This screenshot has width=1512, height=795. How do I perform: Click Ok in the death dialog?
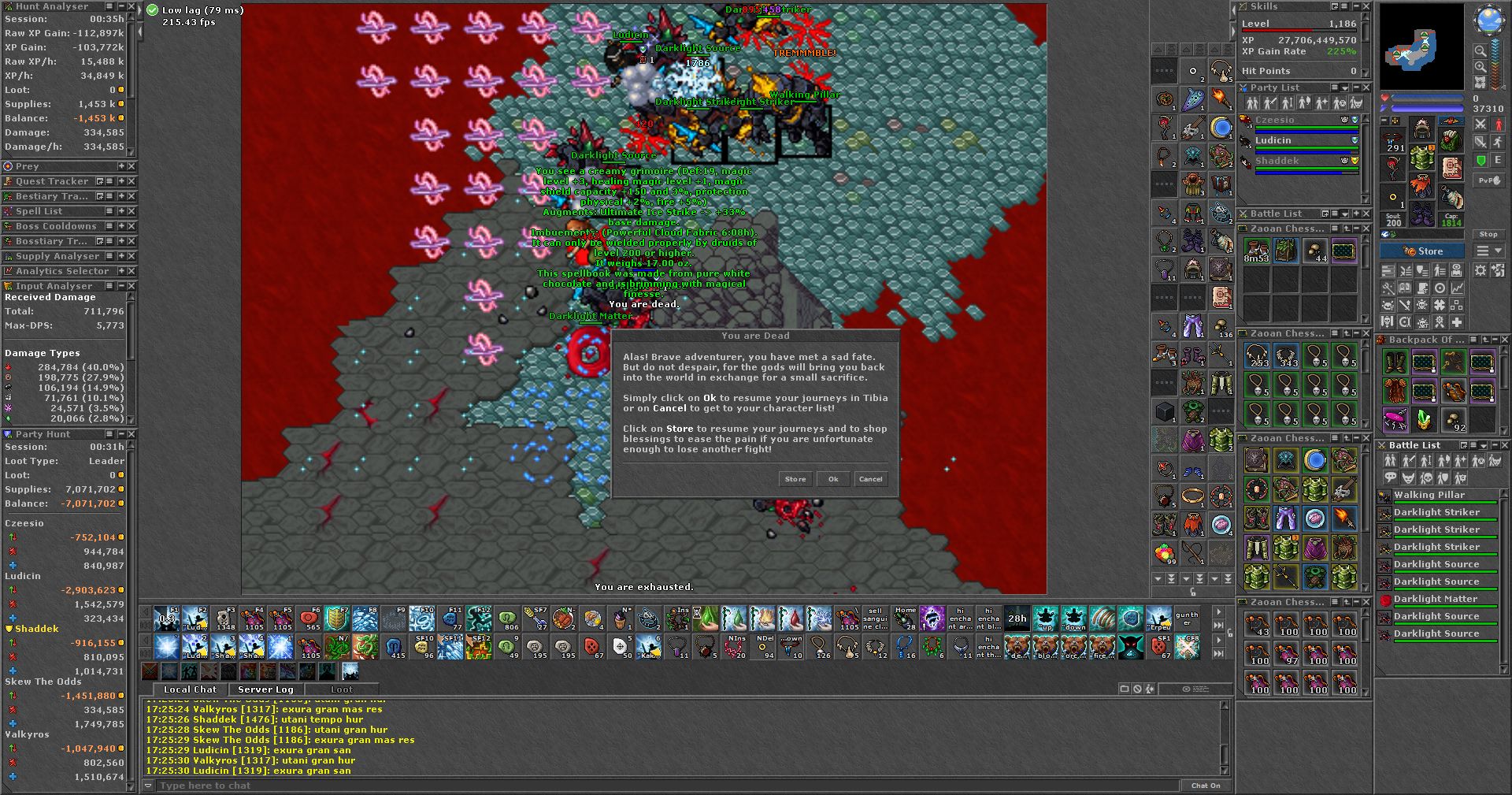[x=833, y=479]
